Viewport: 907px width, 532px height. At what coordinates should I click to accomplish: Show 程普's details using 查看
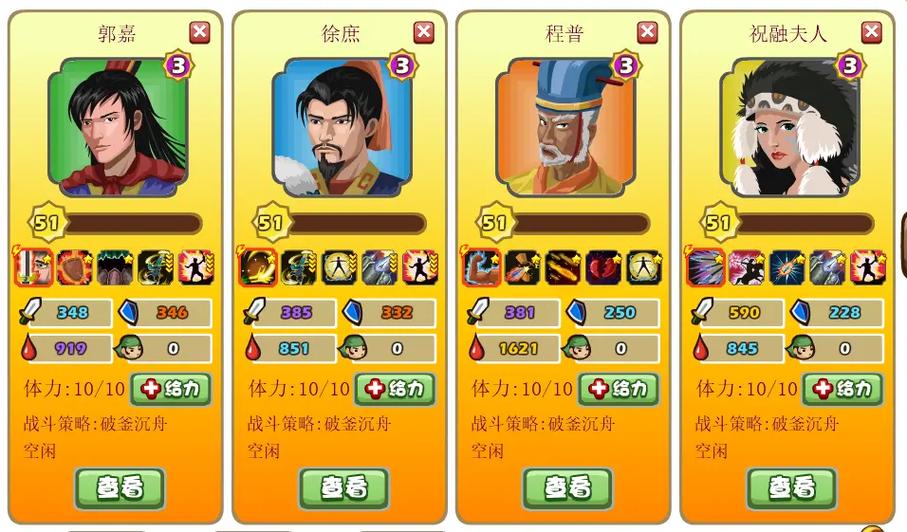point(568,487)
